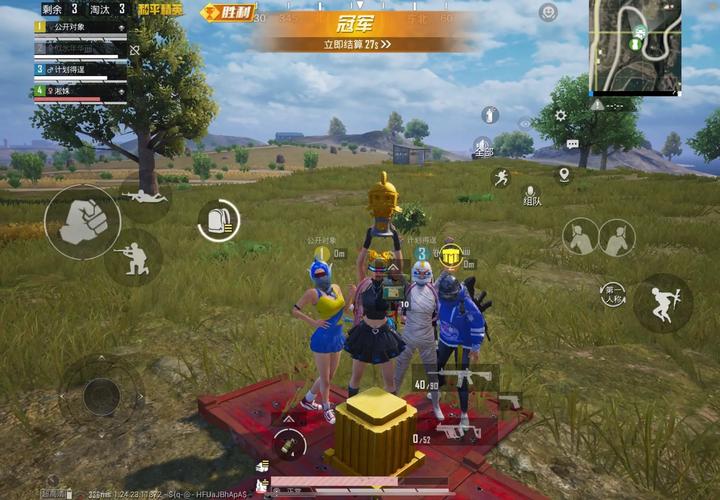Image resolution: width=720 pixels, height=500 pixels.
Task: Select the pistol sidearm slot
Action: [x=508, y=401]
